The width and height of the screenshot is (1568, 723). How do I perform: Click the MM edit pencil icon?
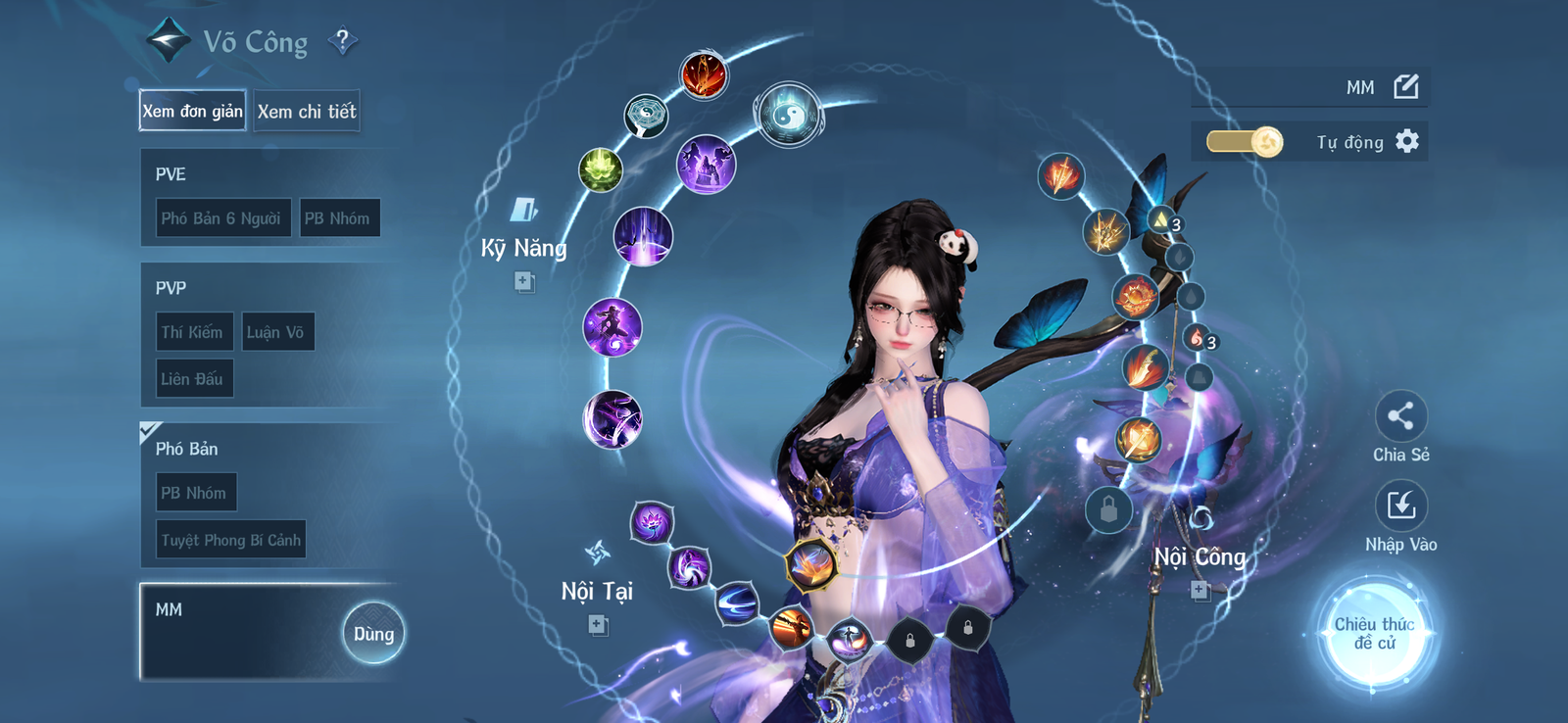[1405, 86]
